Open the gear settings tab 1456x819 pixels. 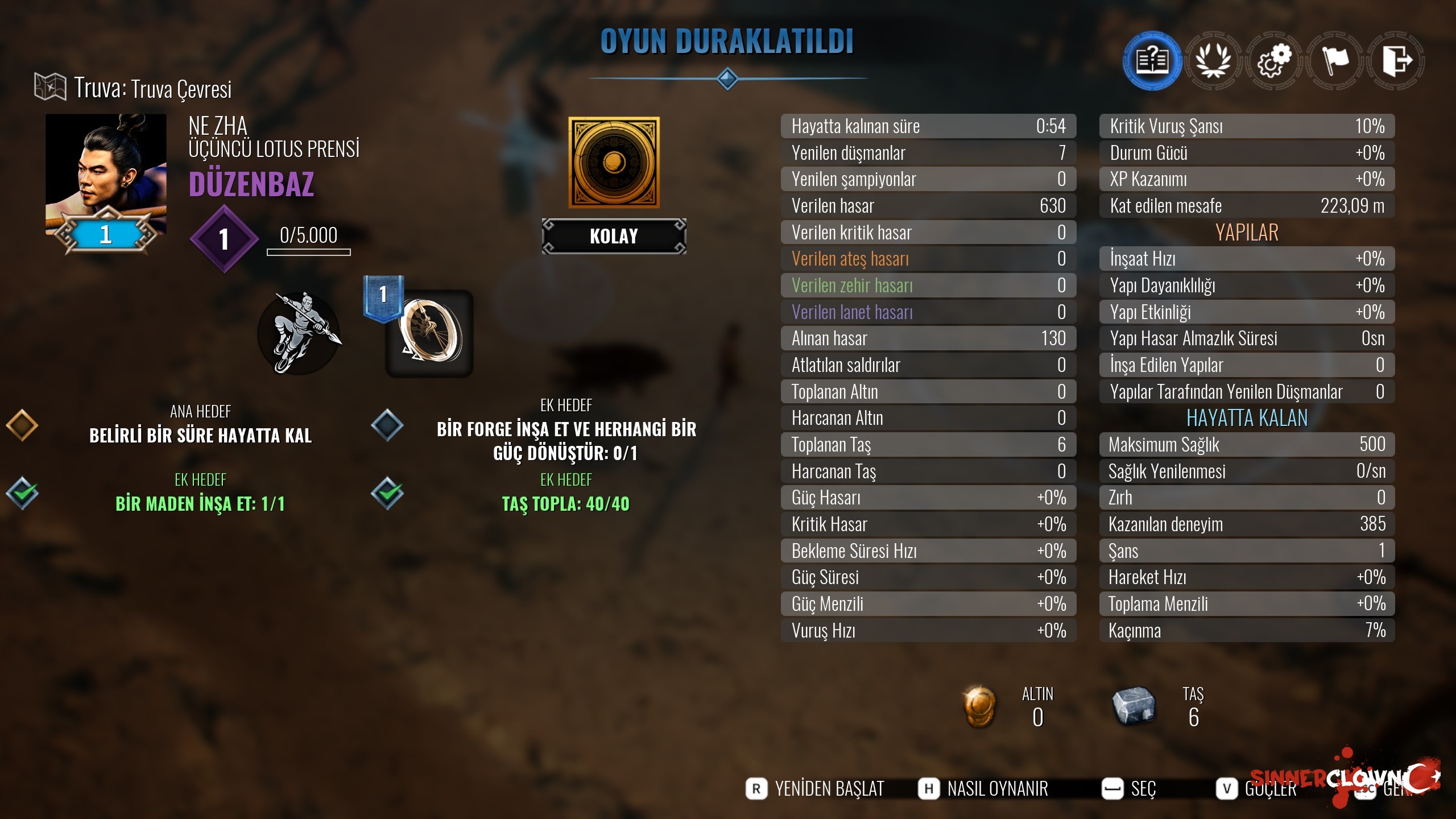(1274, 60)
